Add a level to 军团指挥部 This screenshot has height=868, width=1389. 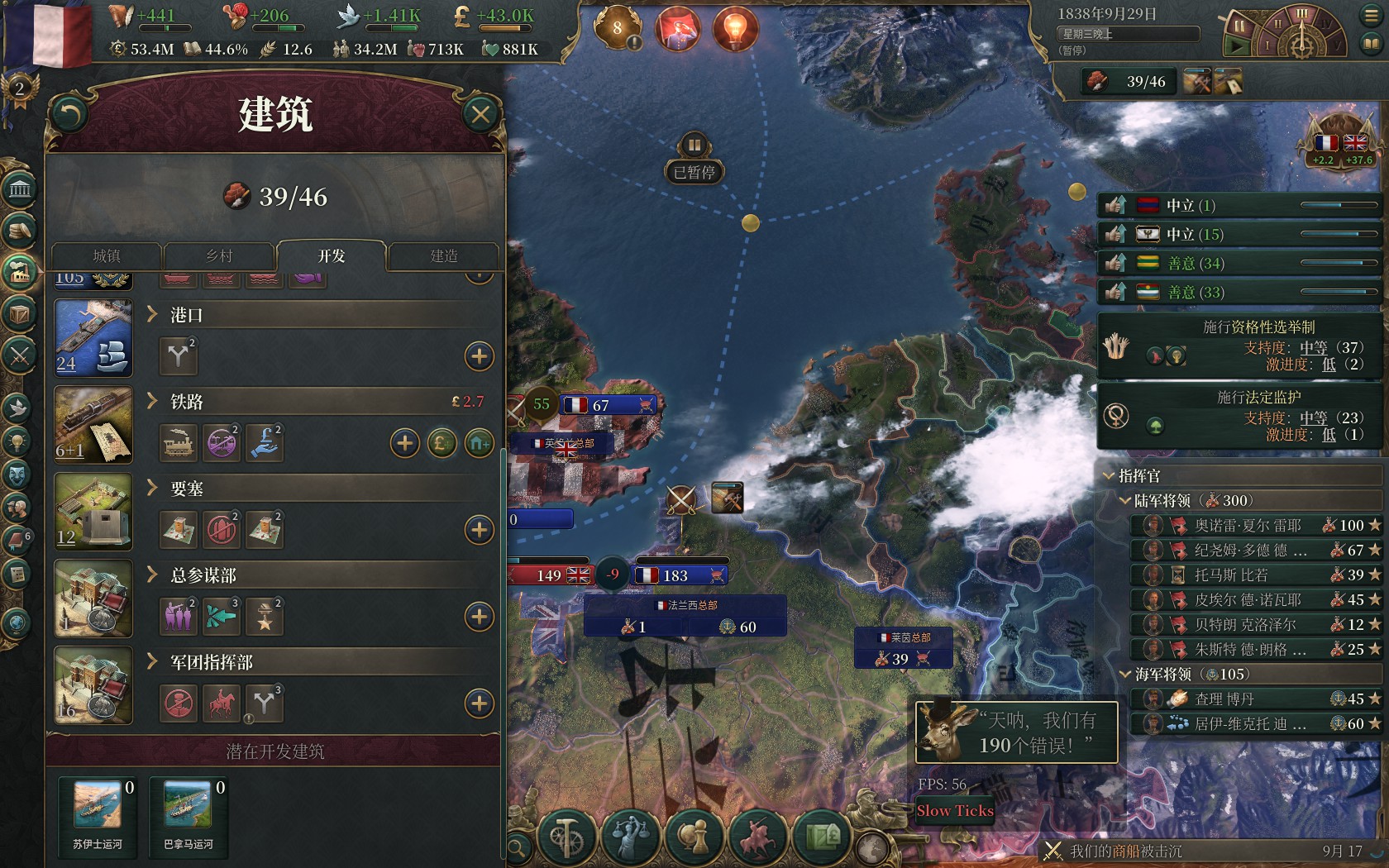click(x=480, y=703)
